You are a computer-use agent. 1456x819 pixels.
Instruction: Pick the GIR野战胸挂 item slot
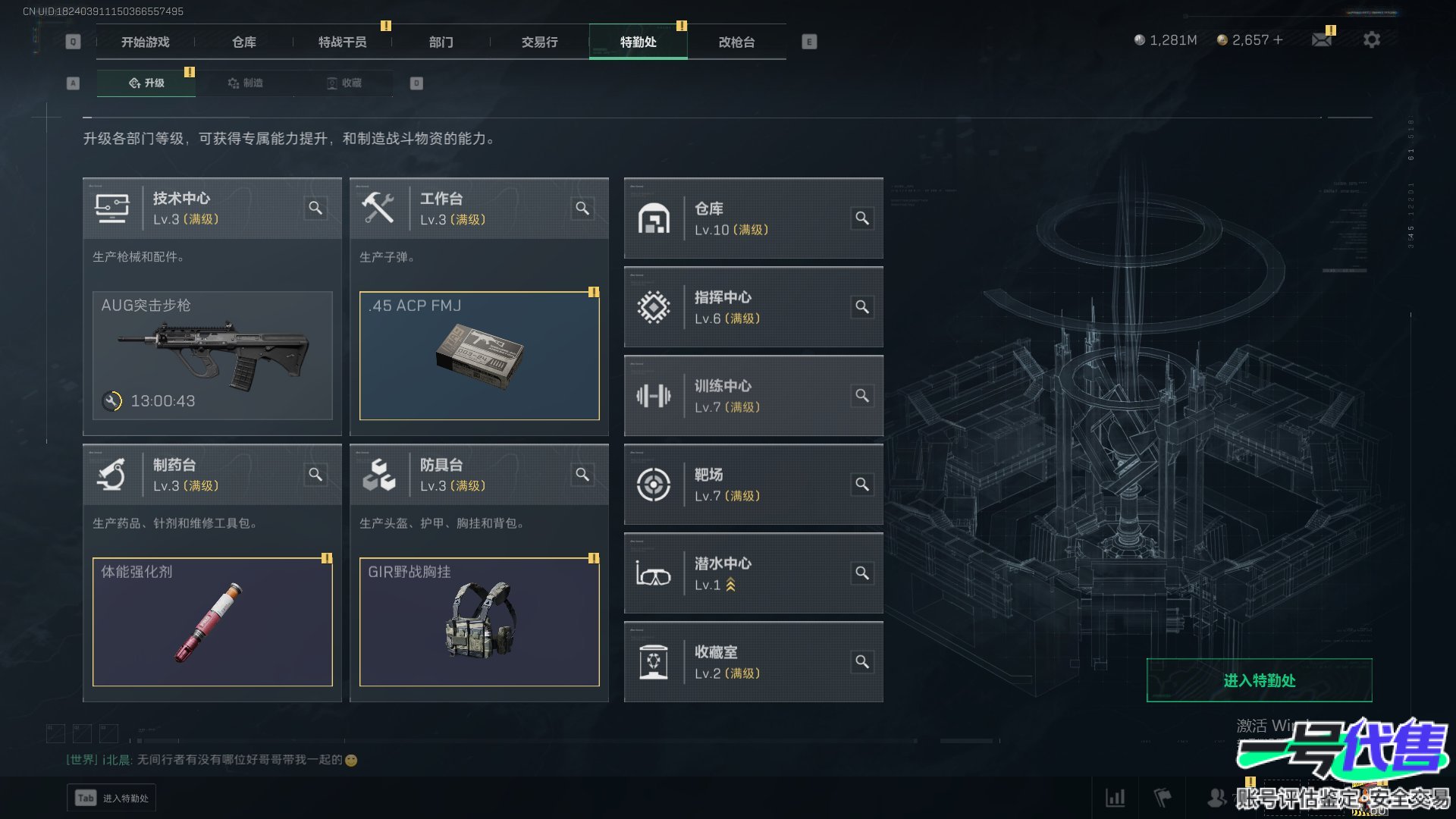pyautogui.click(x=479, y=622)
